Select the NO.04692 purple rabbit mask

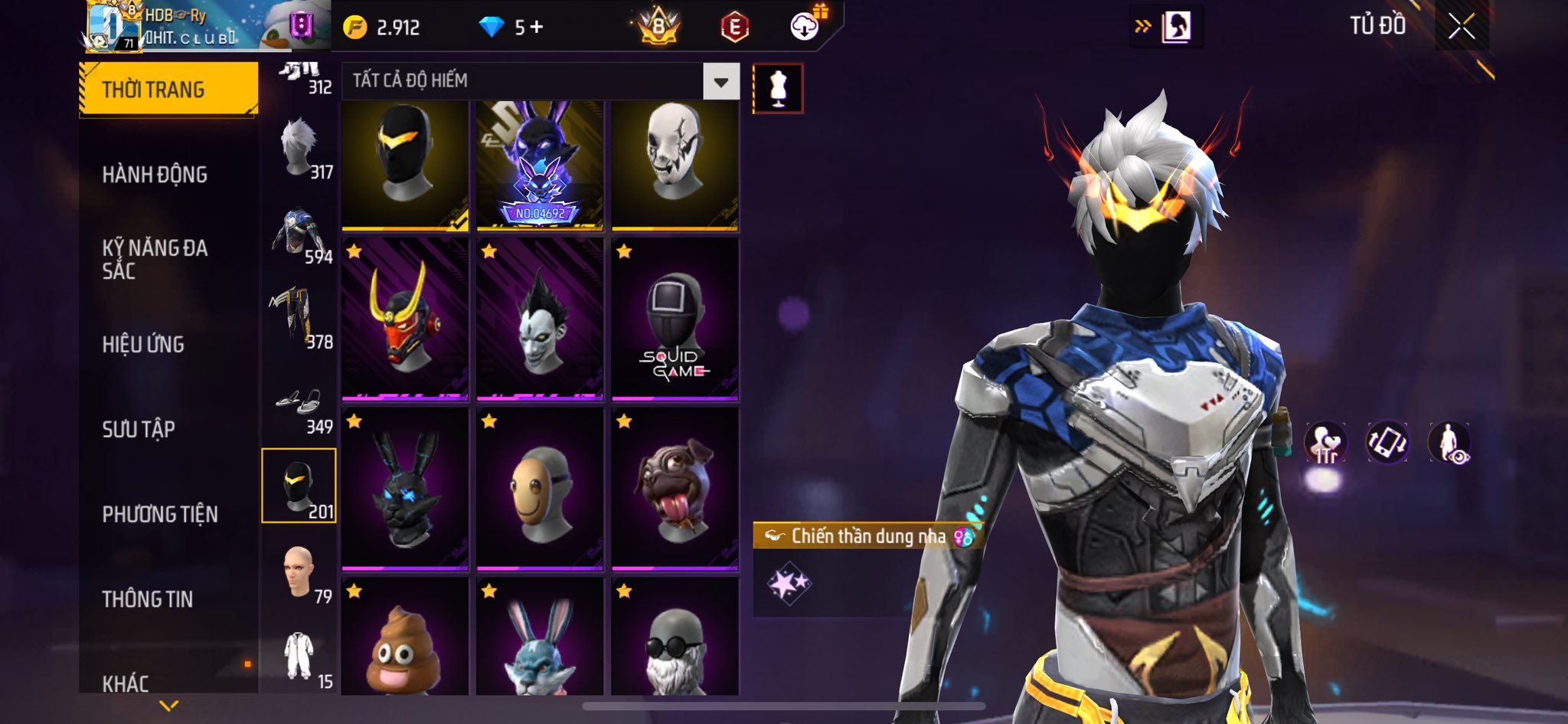pos(540,164)
